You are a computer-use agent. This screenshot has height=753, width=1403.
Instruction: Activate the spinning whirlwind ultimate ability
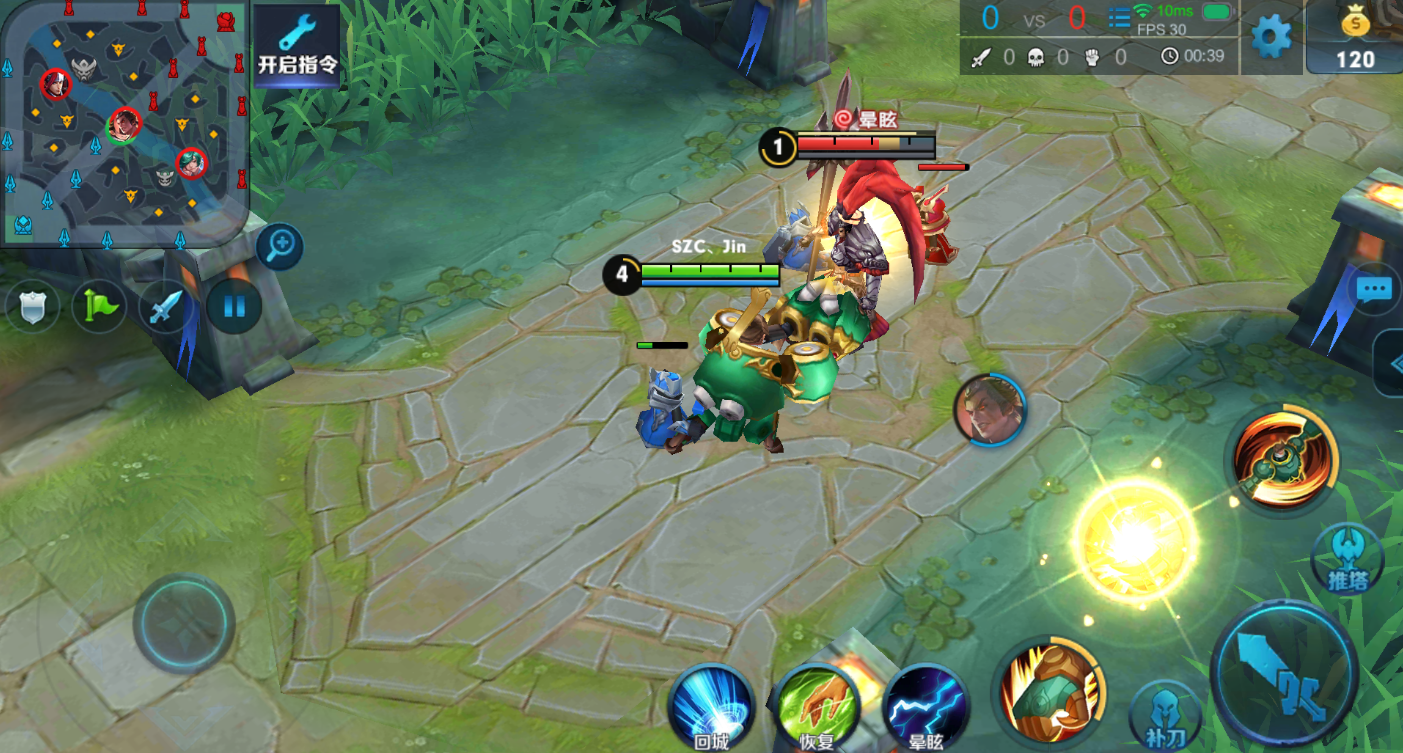[1282, 462]
